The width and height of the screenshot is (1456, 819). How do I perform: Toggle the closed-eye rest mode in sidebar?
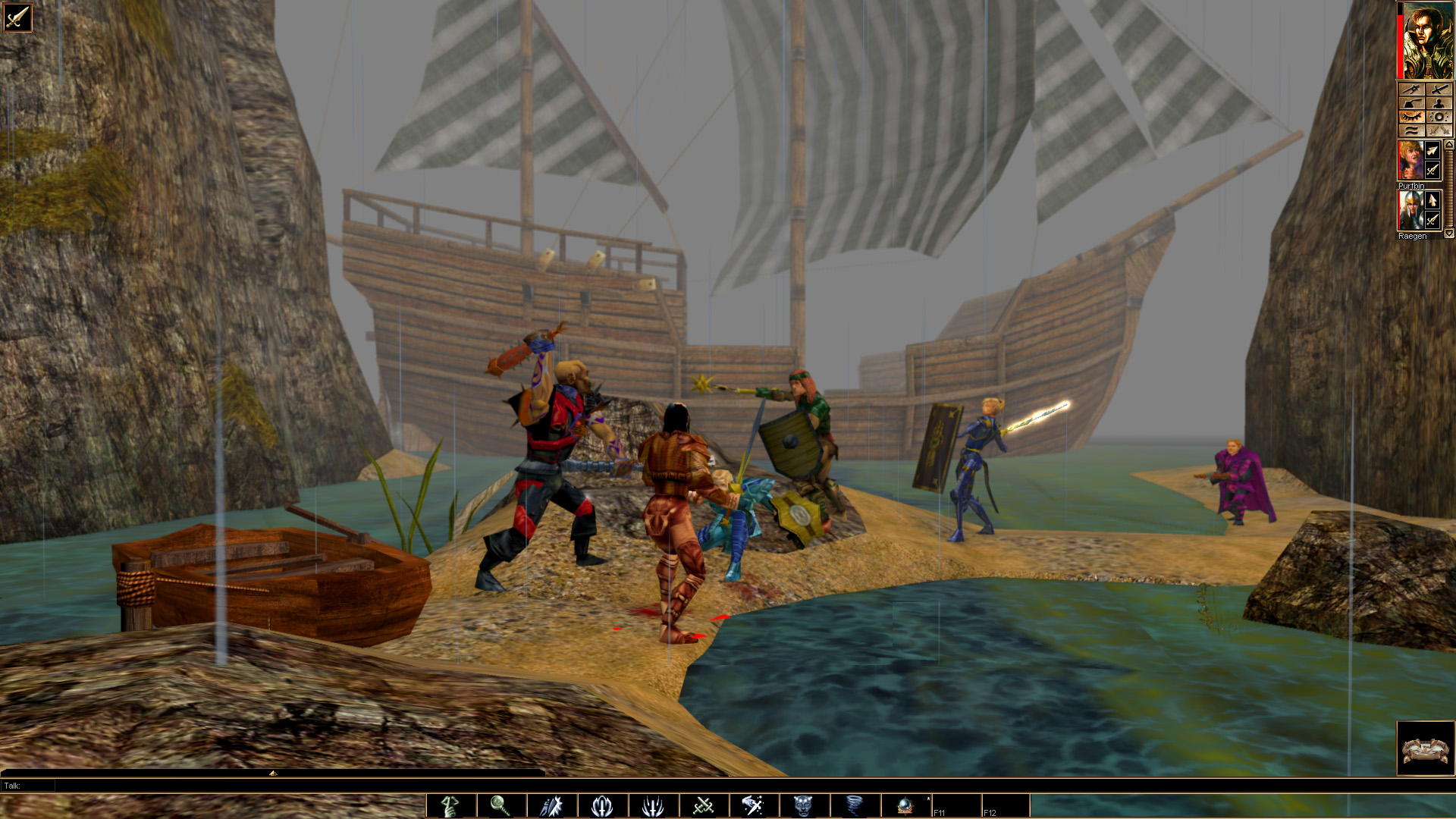point(1412,117)
